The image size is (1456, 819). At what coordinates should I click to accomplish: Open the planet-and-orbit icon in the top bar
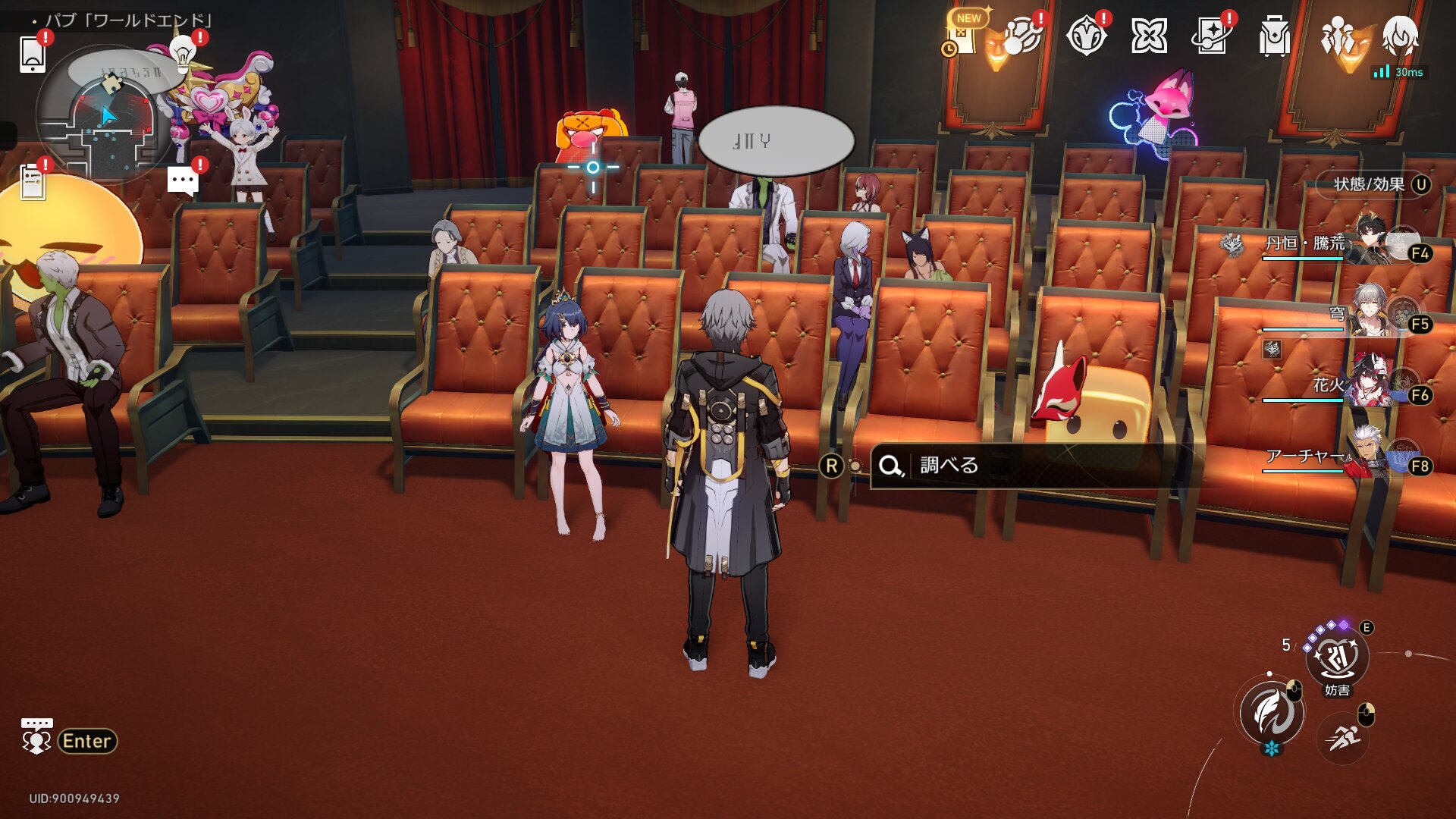[1022, 36]
